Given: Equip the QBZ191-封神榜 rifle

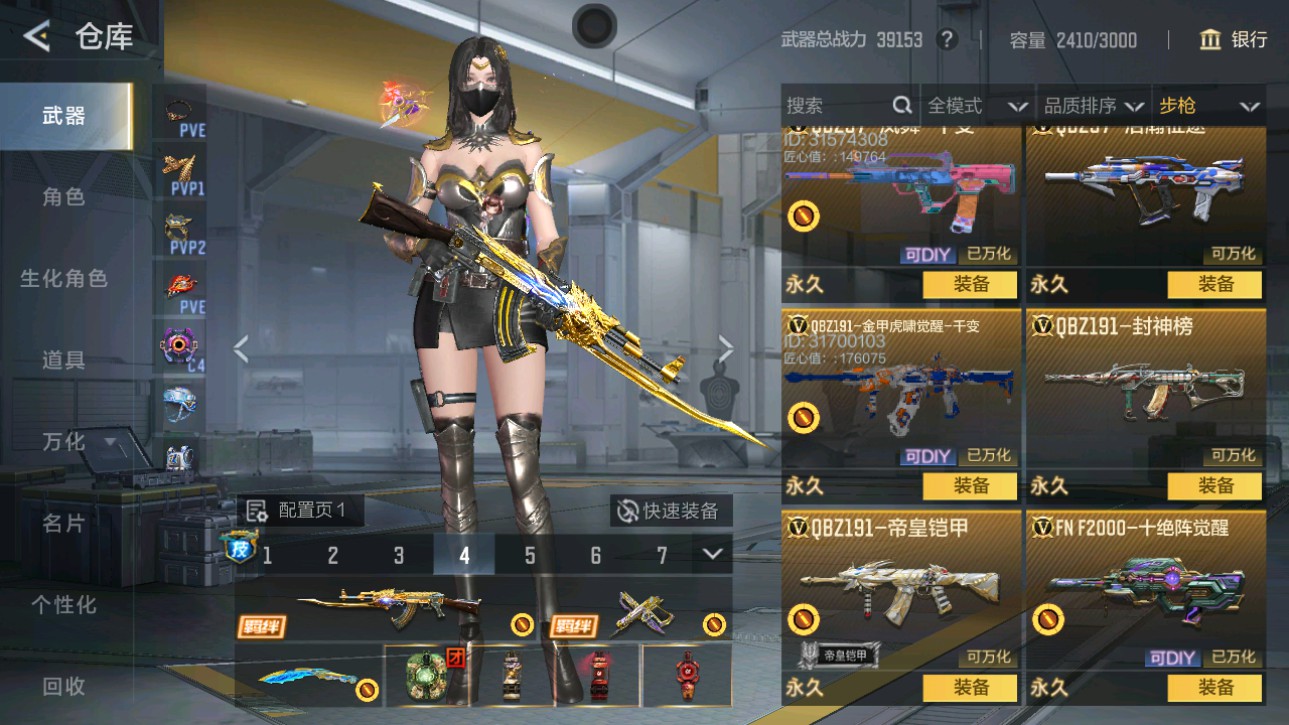Looking at the screenshot, I should 1214,486.
